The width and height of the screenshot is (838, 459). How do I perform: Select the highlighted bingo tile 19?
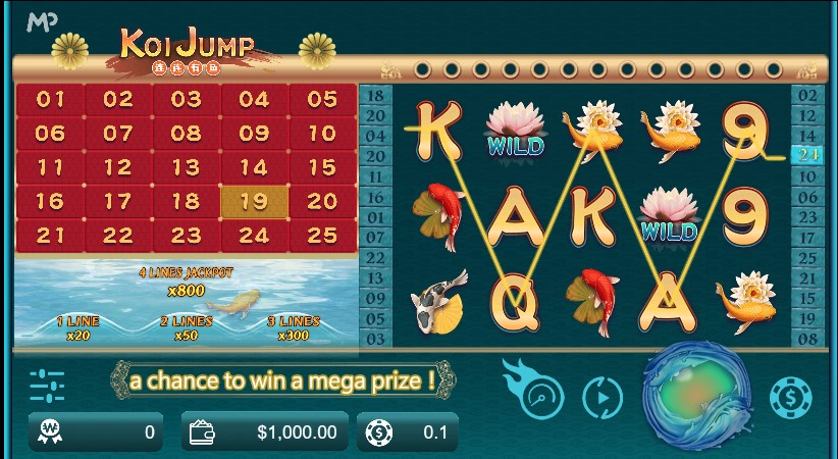[x=254, y=201]
